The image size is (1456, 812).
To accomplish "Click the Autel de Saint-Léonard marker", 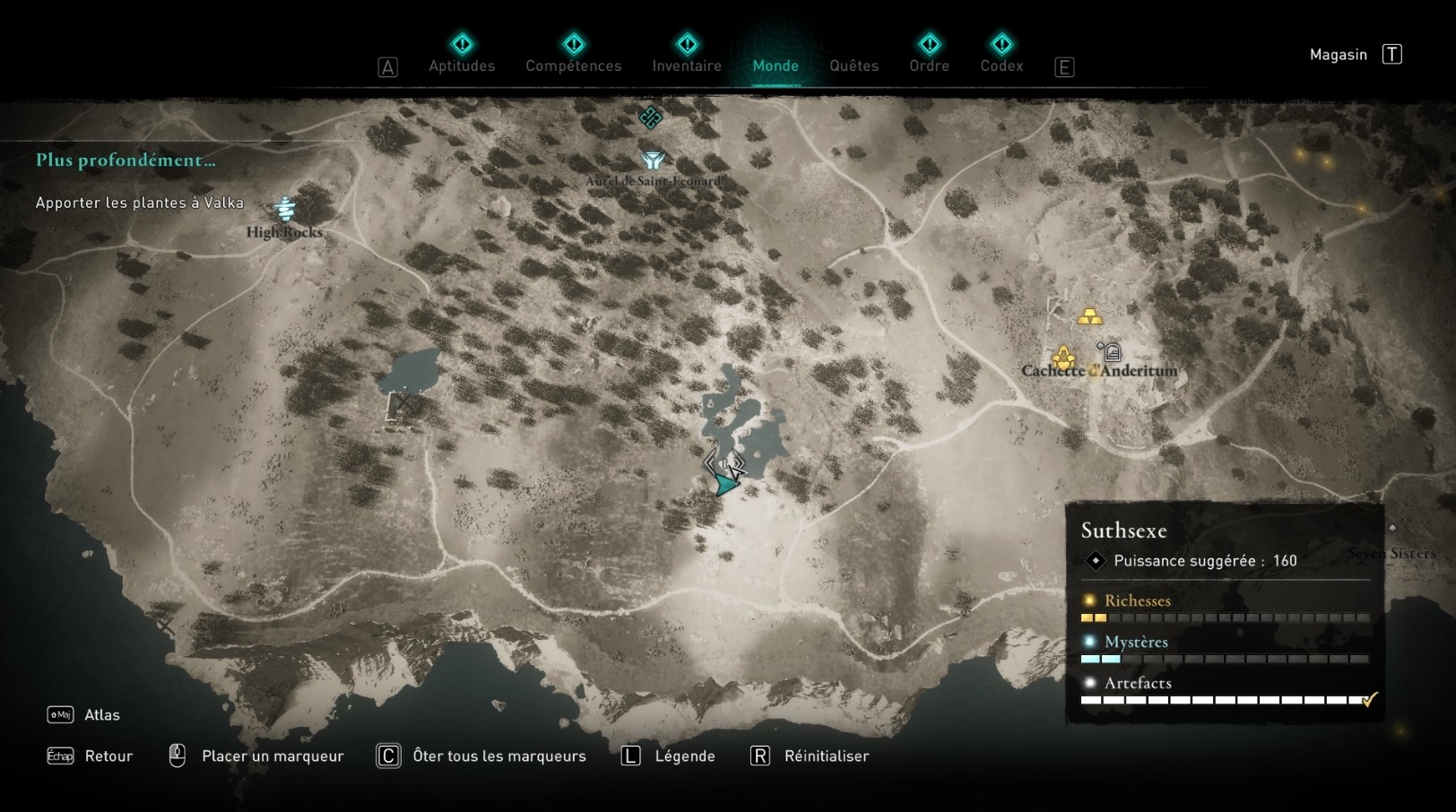I will coord(653,161).
